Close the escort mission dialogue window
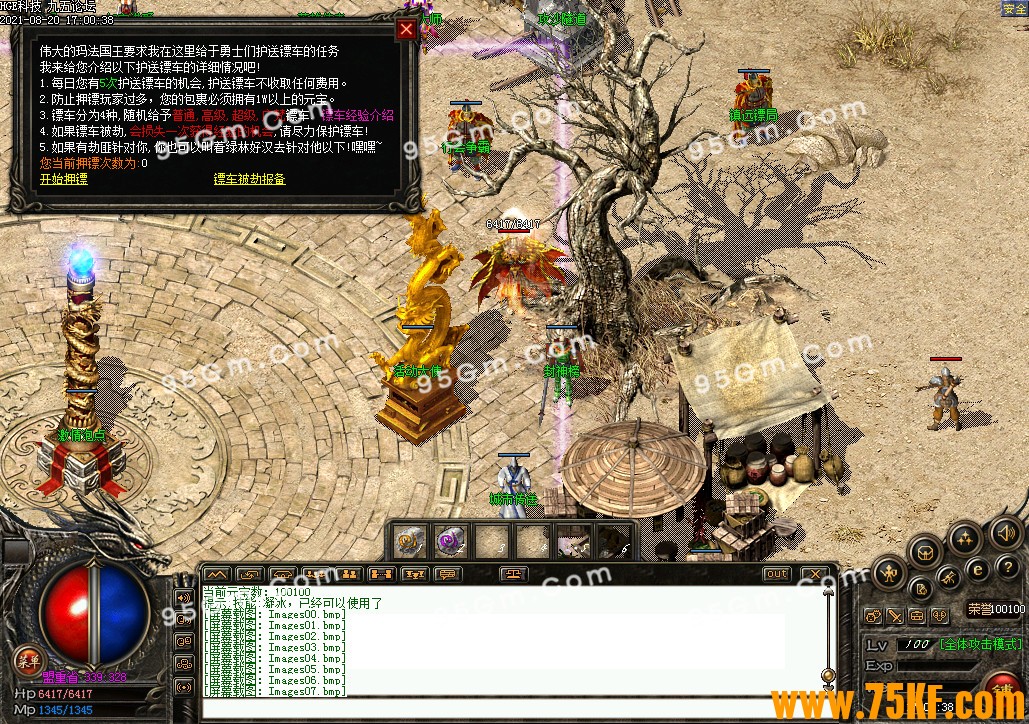 [x=406, y=29]
